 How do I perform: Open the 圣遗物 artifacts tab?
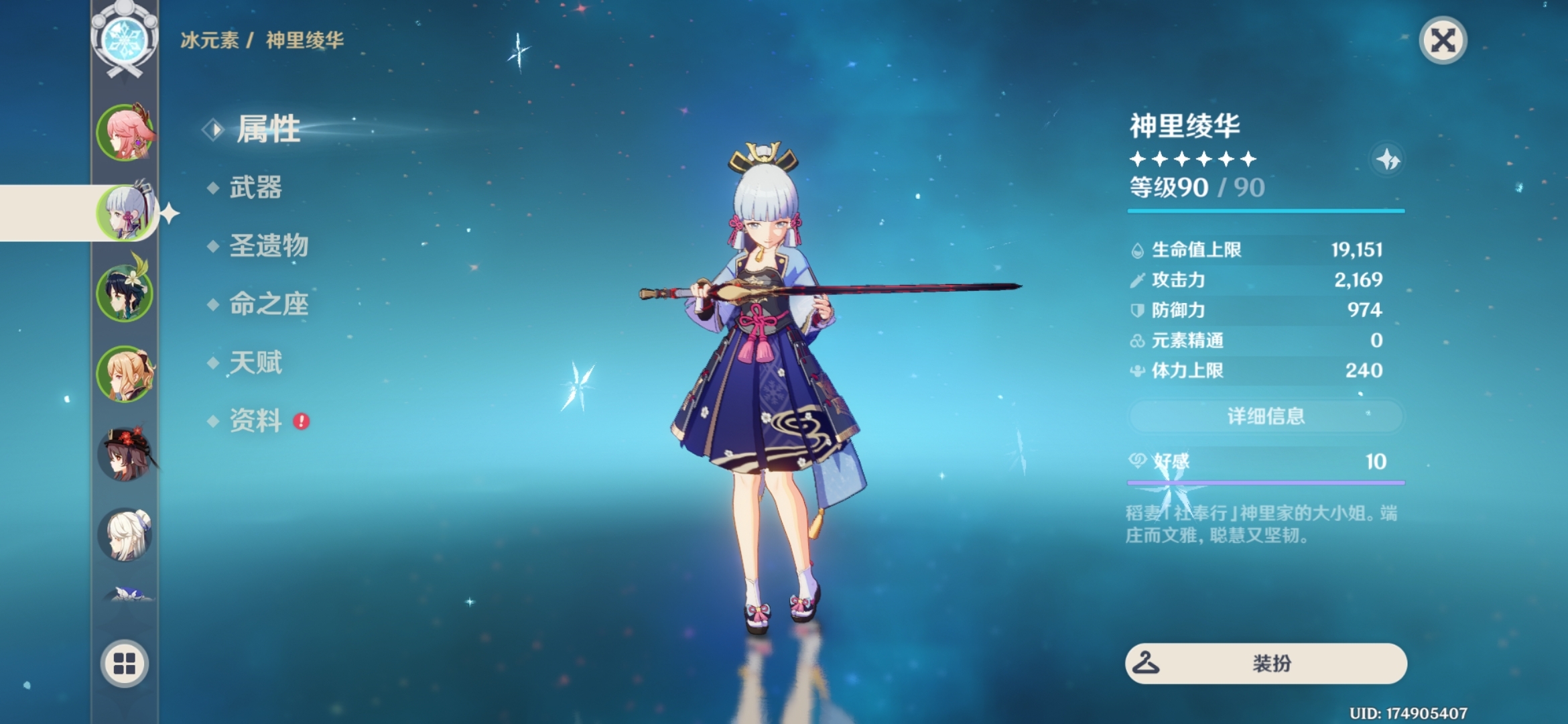[x=268, y=246]
